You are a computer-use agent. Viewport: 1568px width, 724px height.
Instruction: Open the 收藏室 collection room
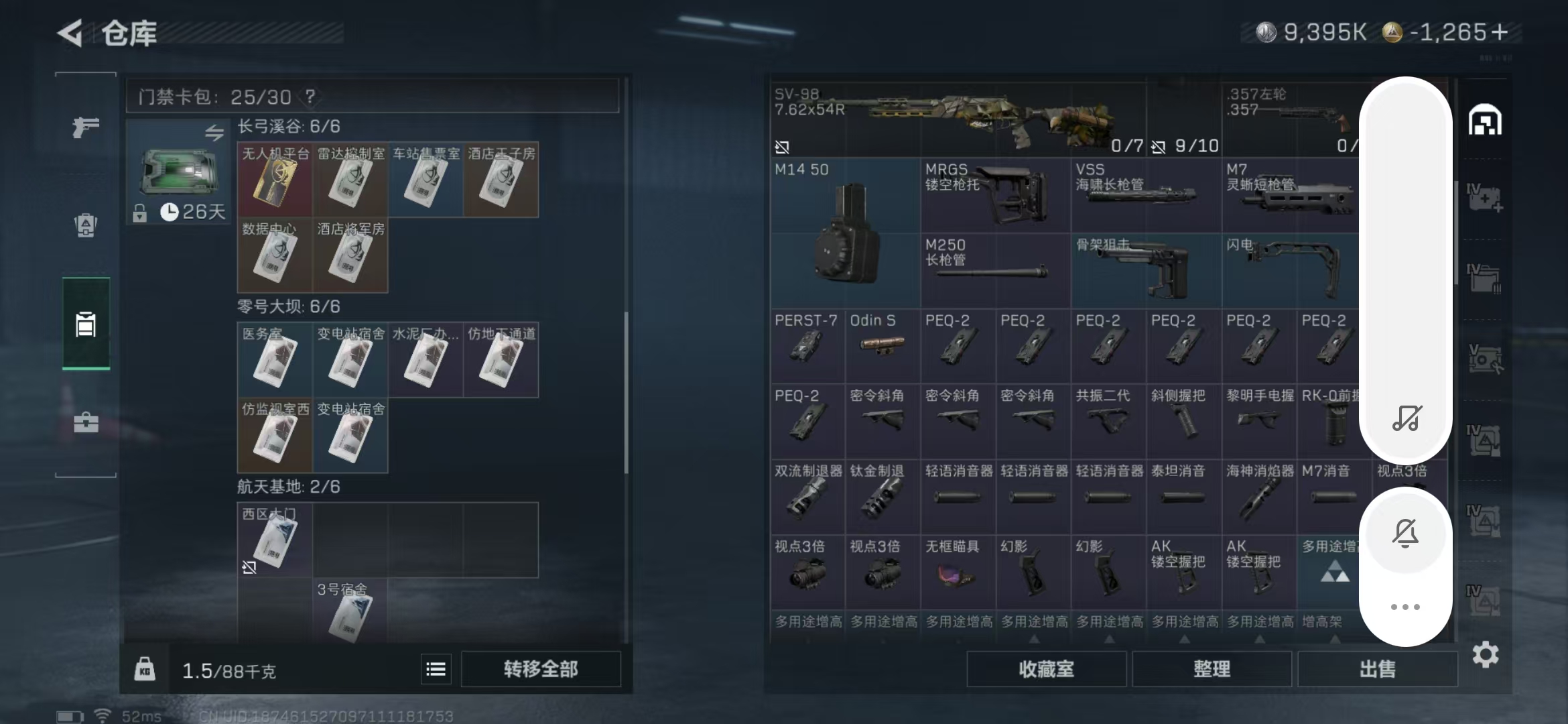tap(1046, 669)
